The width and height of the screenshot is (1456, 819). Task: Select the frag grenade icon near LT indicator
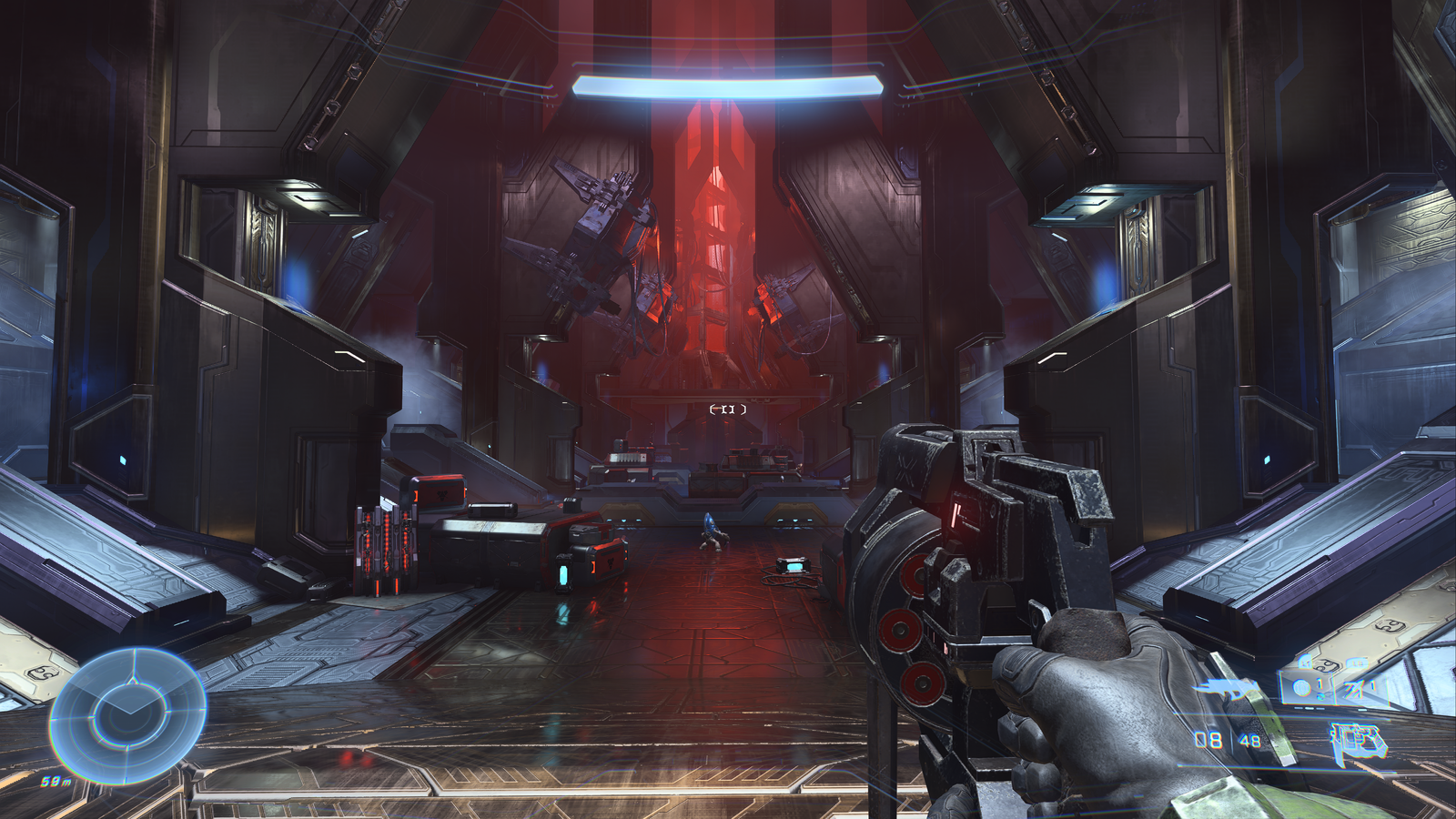click(1302, 685)
